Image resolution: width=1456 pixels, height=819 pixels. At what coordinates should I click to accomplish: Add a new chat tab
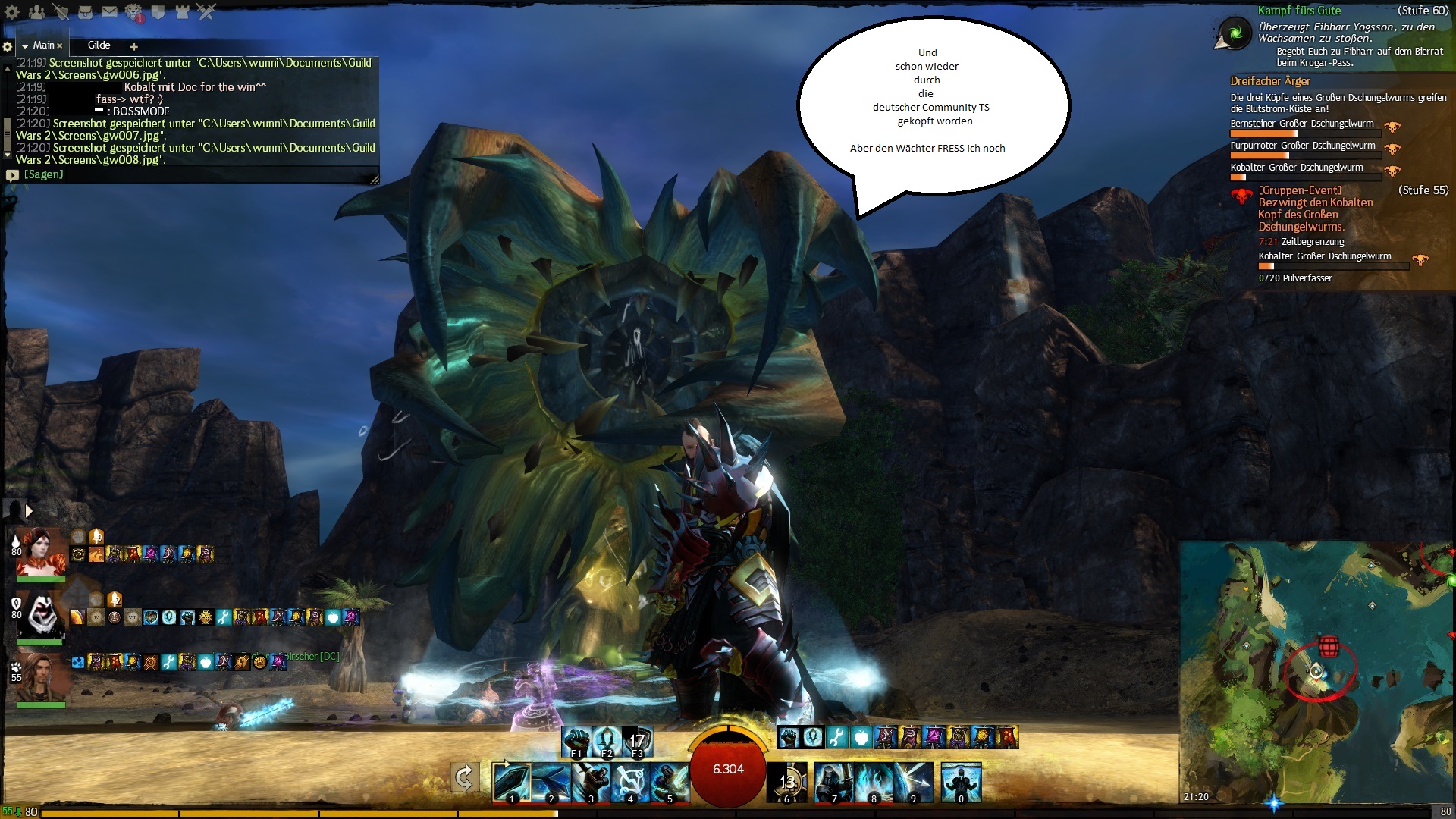(134, 46)
